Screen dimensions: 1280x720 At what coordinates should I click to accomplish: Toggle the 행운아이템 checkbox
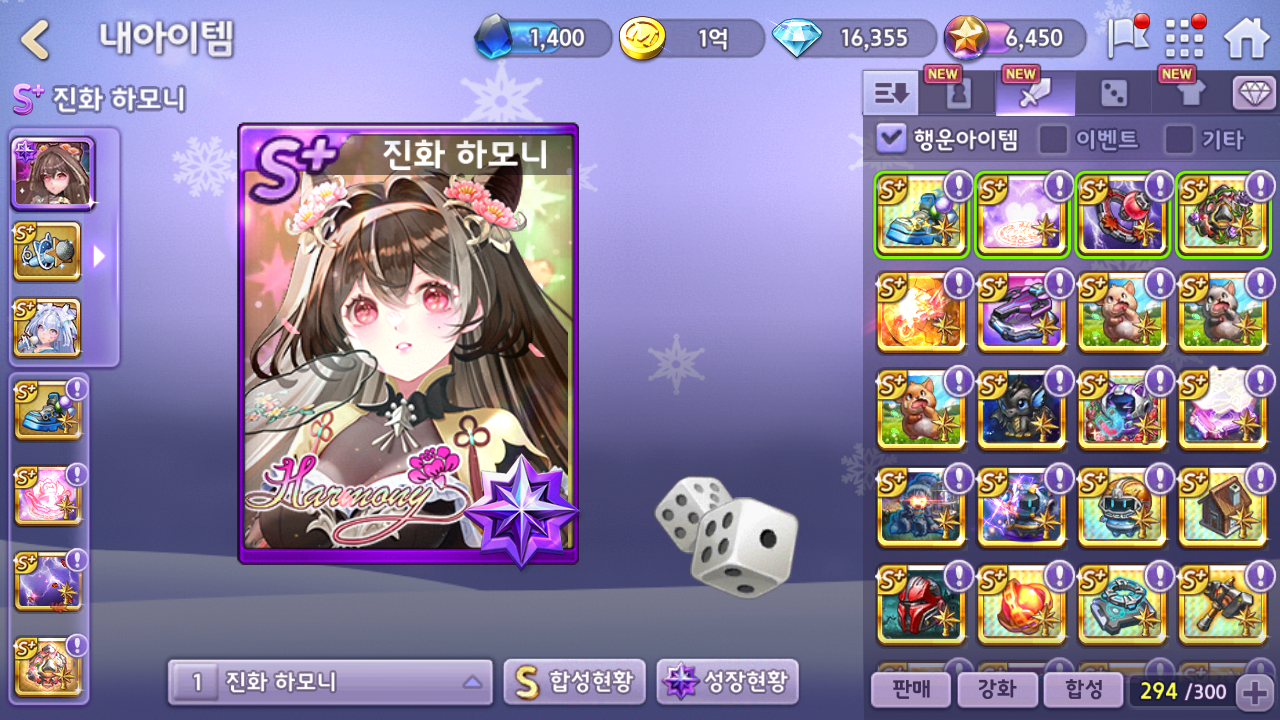pyautogui.click(x=890, y=139)
